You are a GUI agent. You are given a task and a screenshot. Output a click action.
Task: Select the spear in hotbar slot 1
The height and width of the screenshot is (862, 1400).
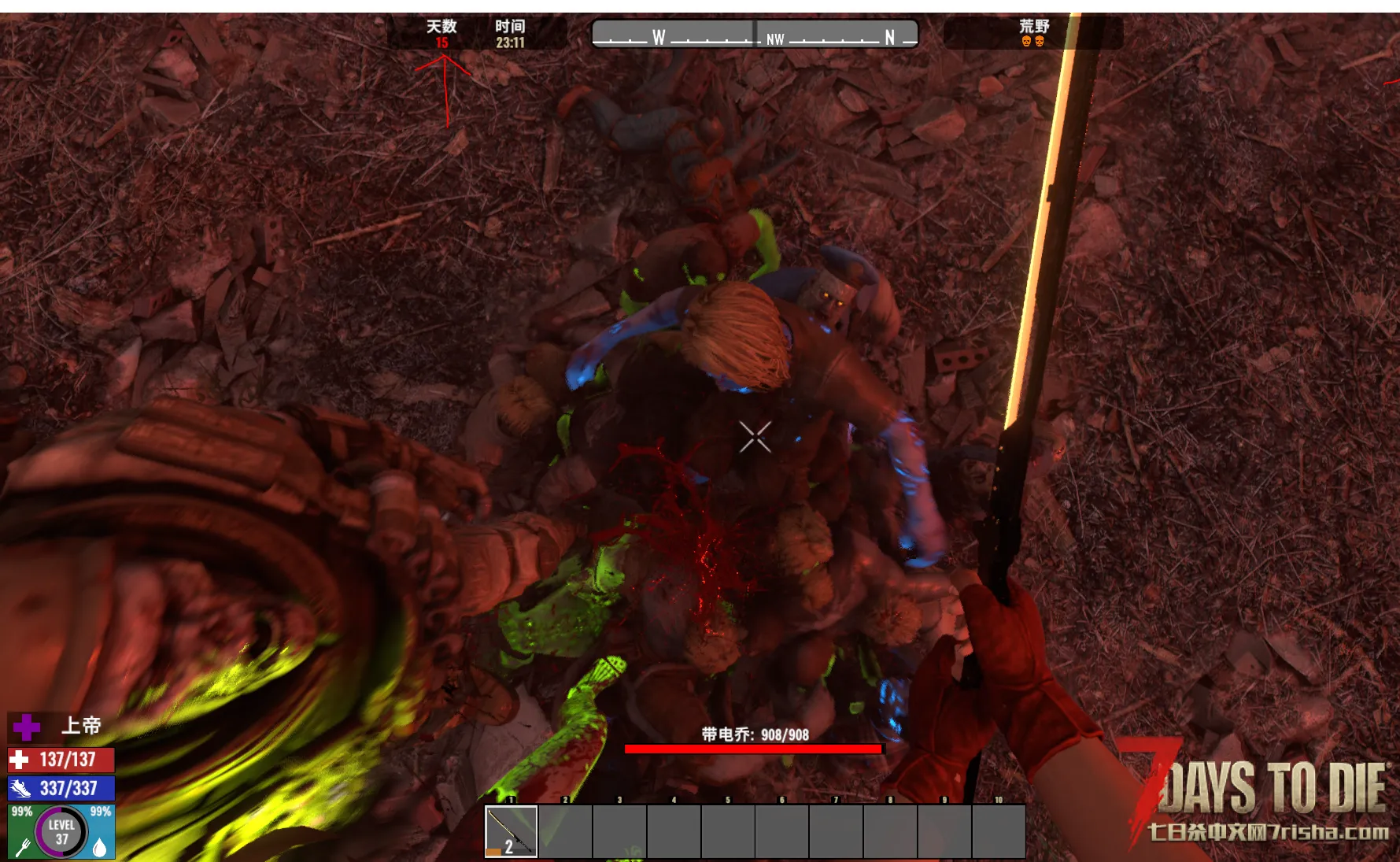pos(511,831)
